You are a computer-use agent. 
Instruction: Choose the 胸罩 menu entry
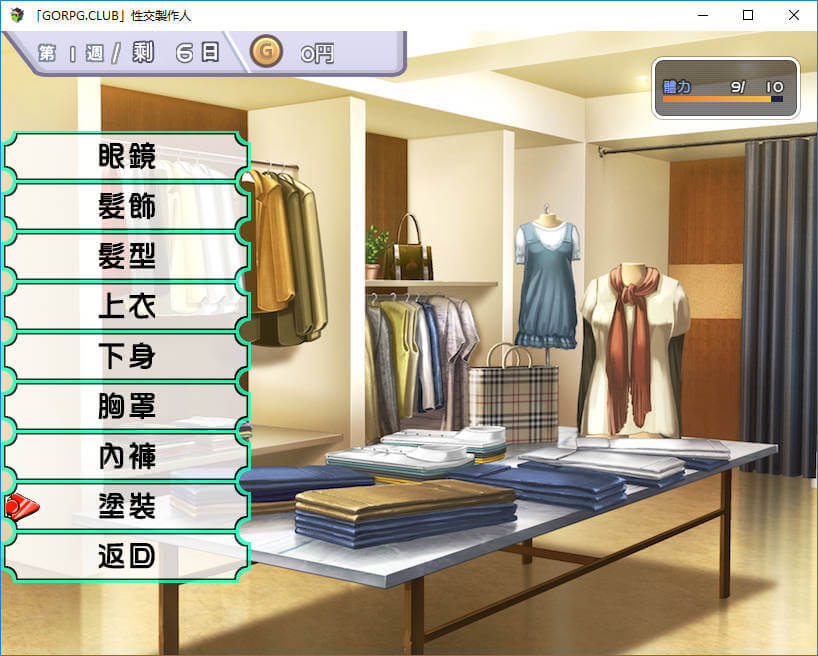click(127, 407)
